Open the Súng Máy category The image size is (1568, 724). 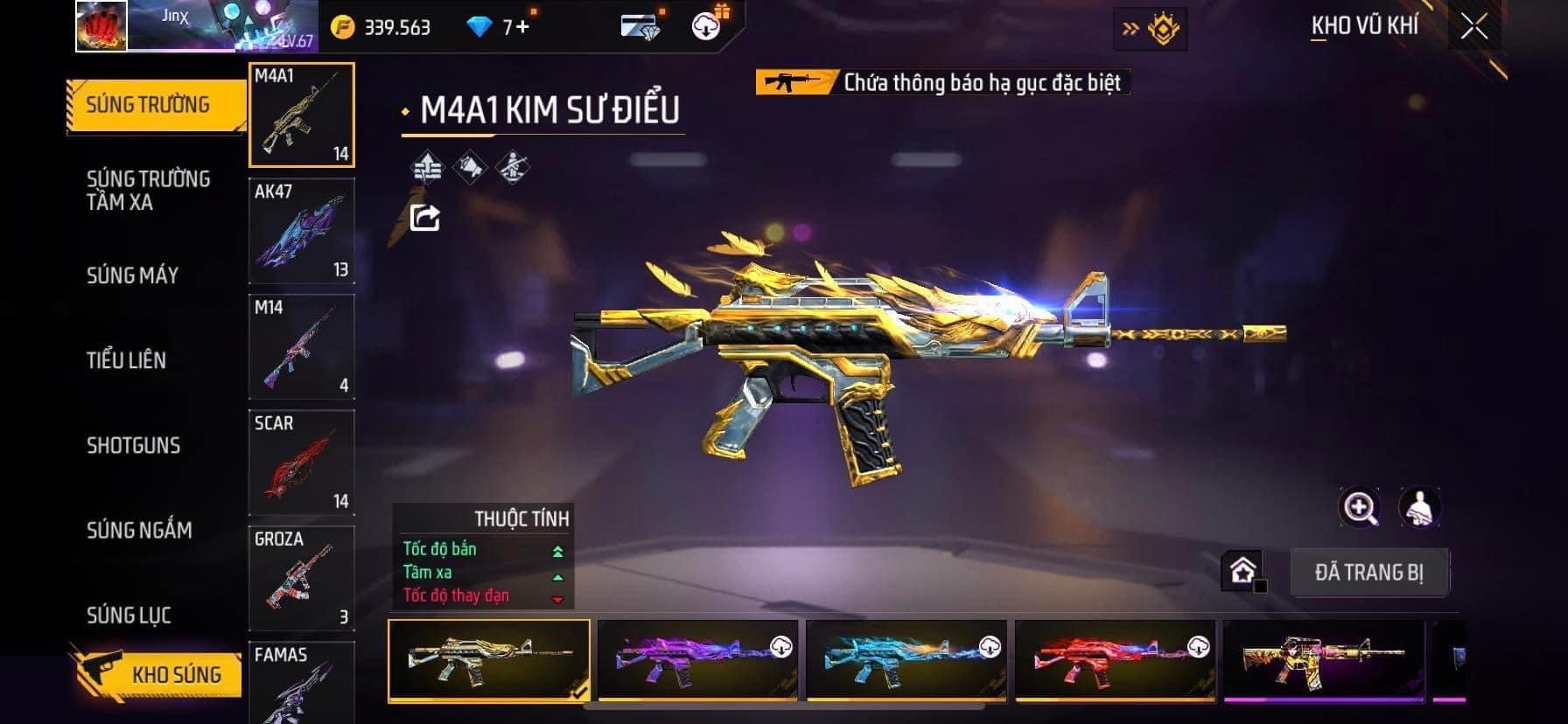click(x=133, y=275)
